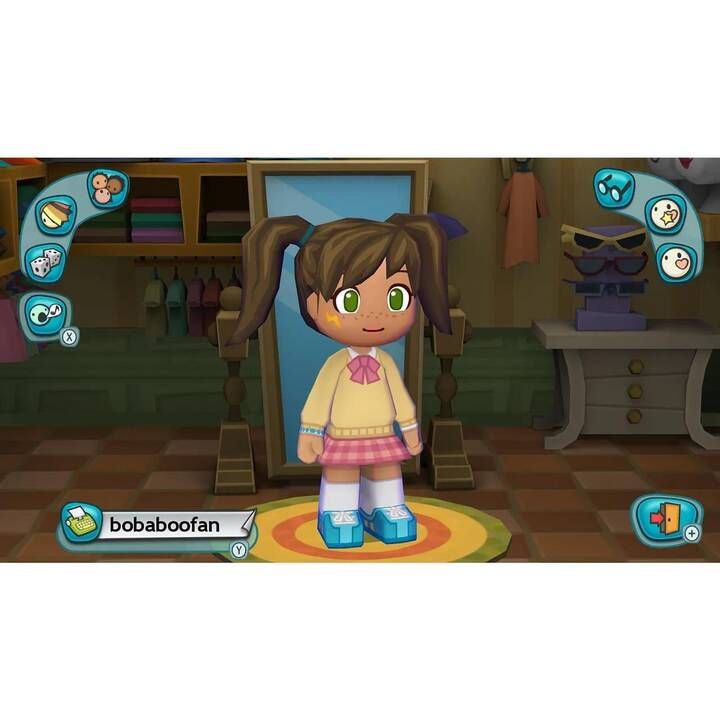Open the star face sticker option

[663, 214]
